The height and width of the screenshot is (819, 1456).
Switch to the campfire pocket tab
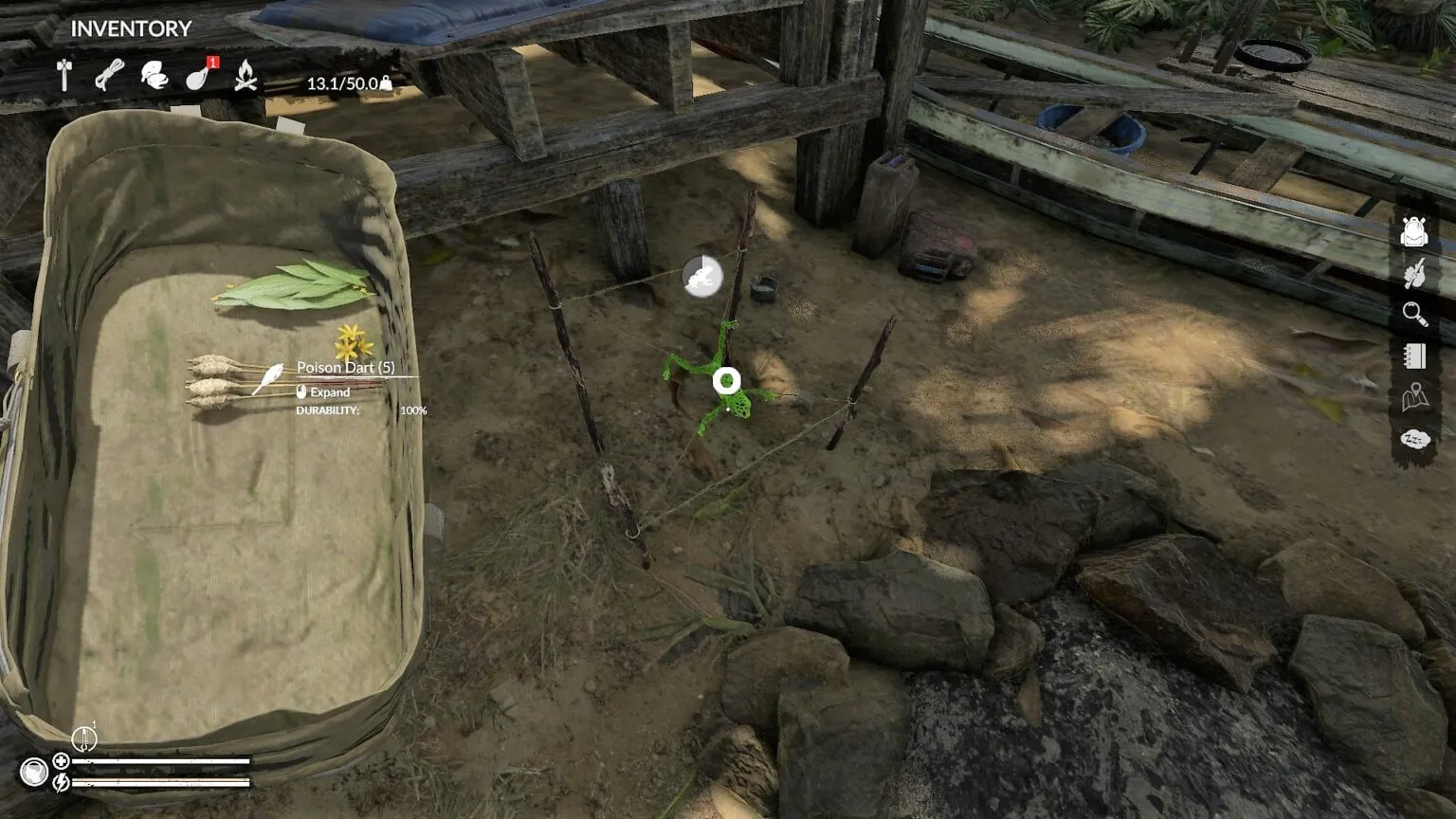tap(246, 76)
